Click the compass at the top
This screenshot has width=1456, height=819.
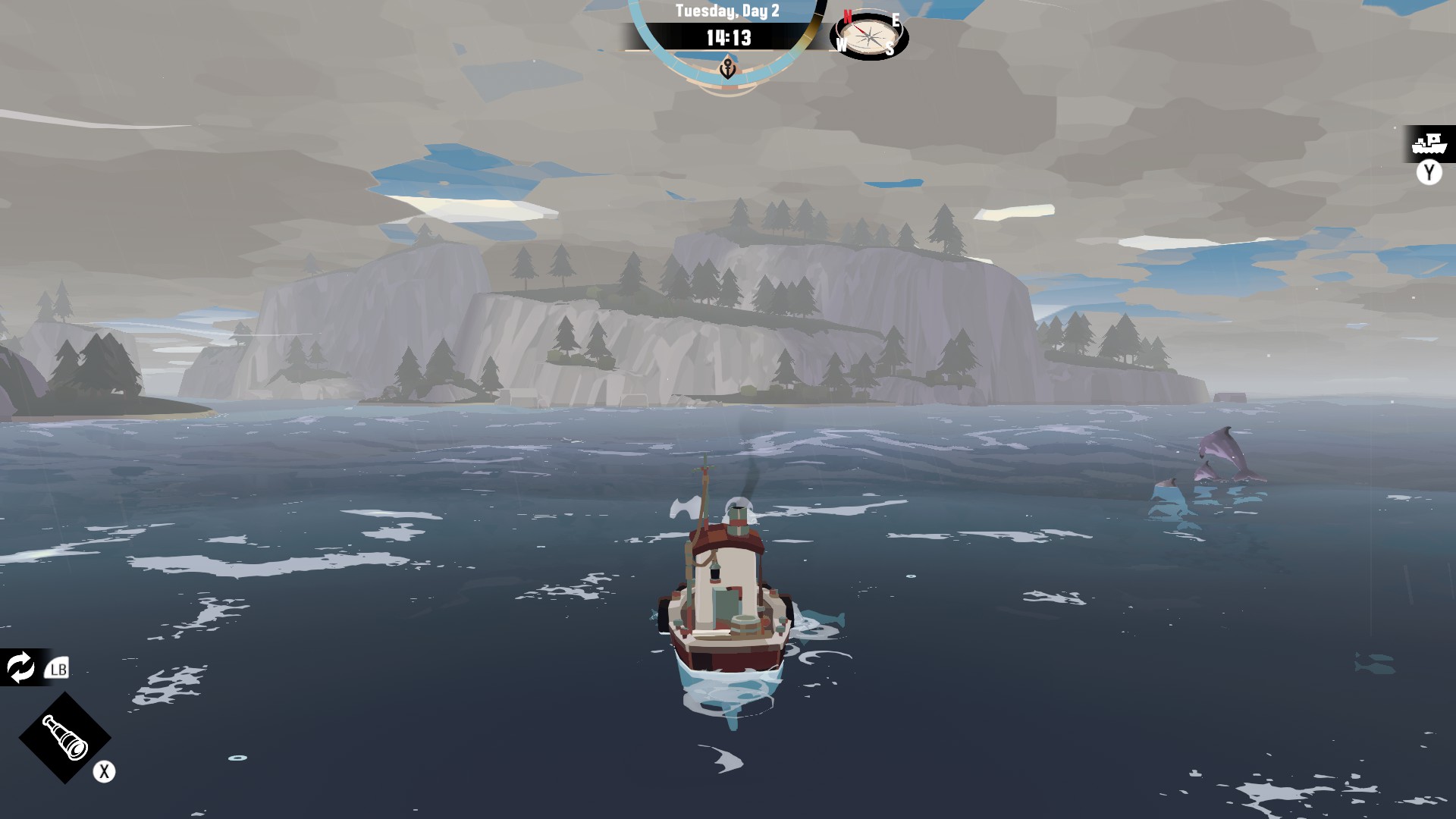point(869,36)
